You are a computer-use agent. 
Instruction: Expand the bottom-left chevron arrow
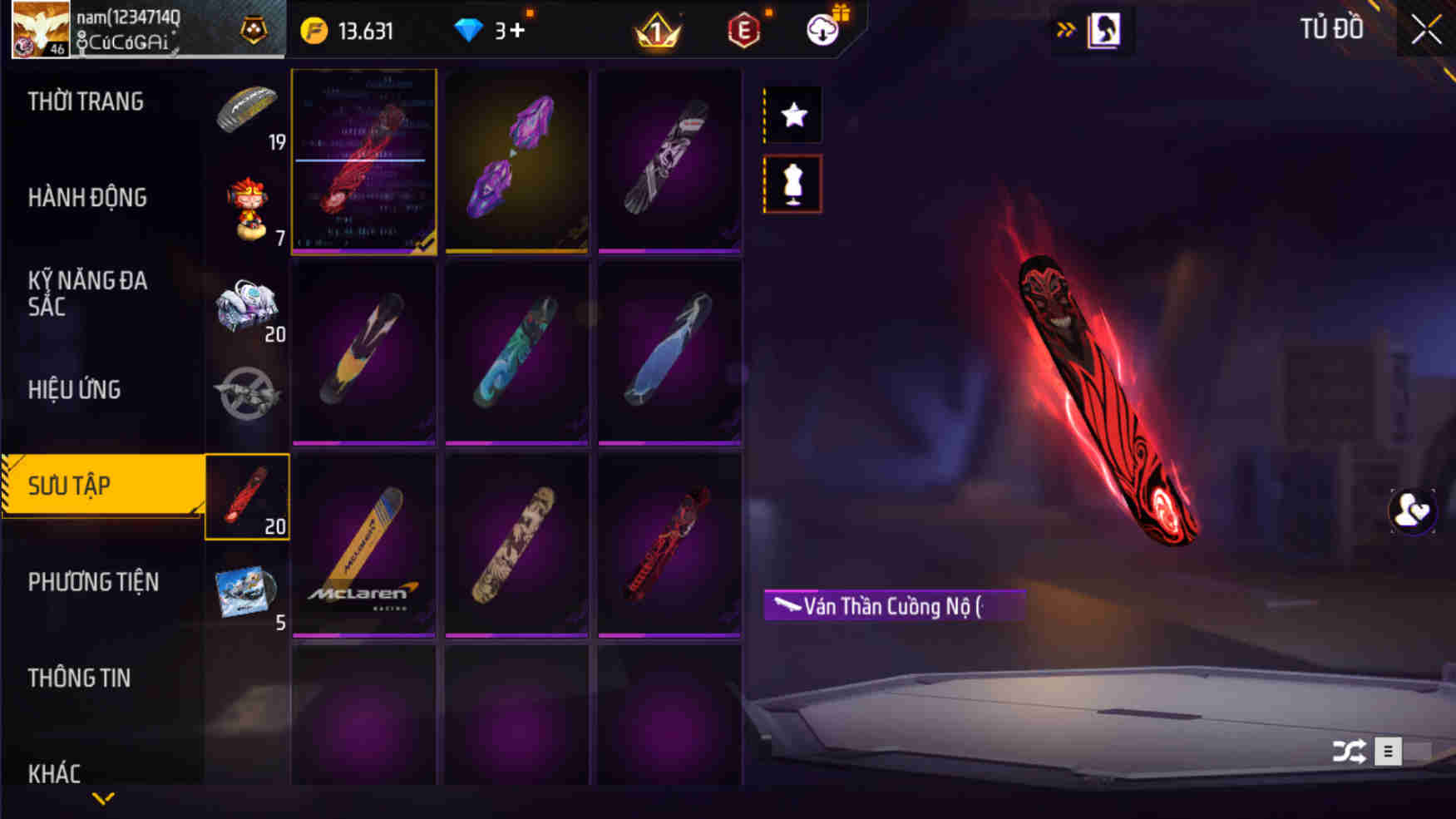tap(102, 800)
